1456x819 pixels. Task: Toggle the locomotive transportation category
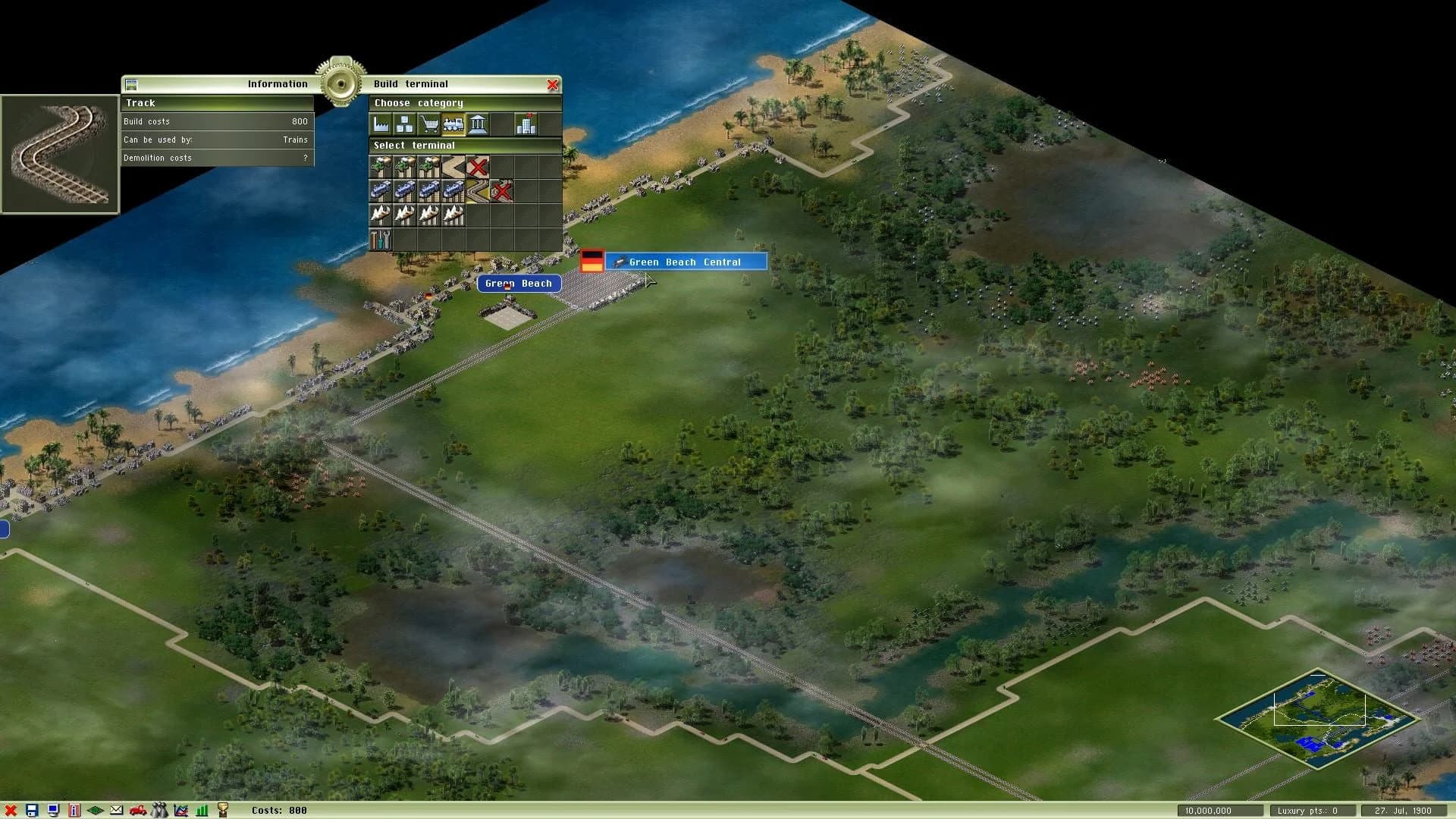pyautogui.click(x=453, y=124)
